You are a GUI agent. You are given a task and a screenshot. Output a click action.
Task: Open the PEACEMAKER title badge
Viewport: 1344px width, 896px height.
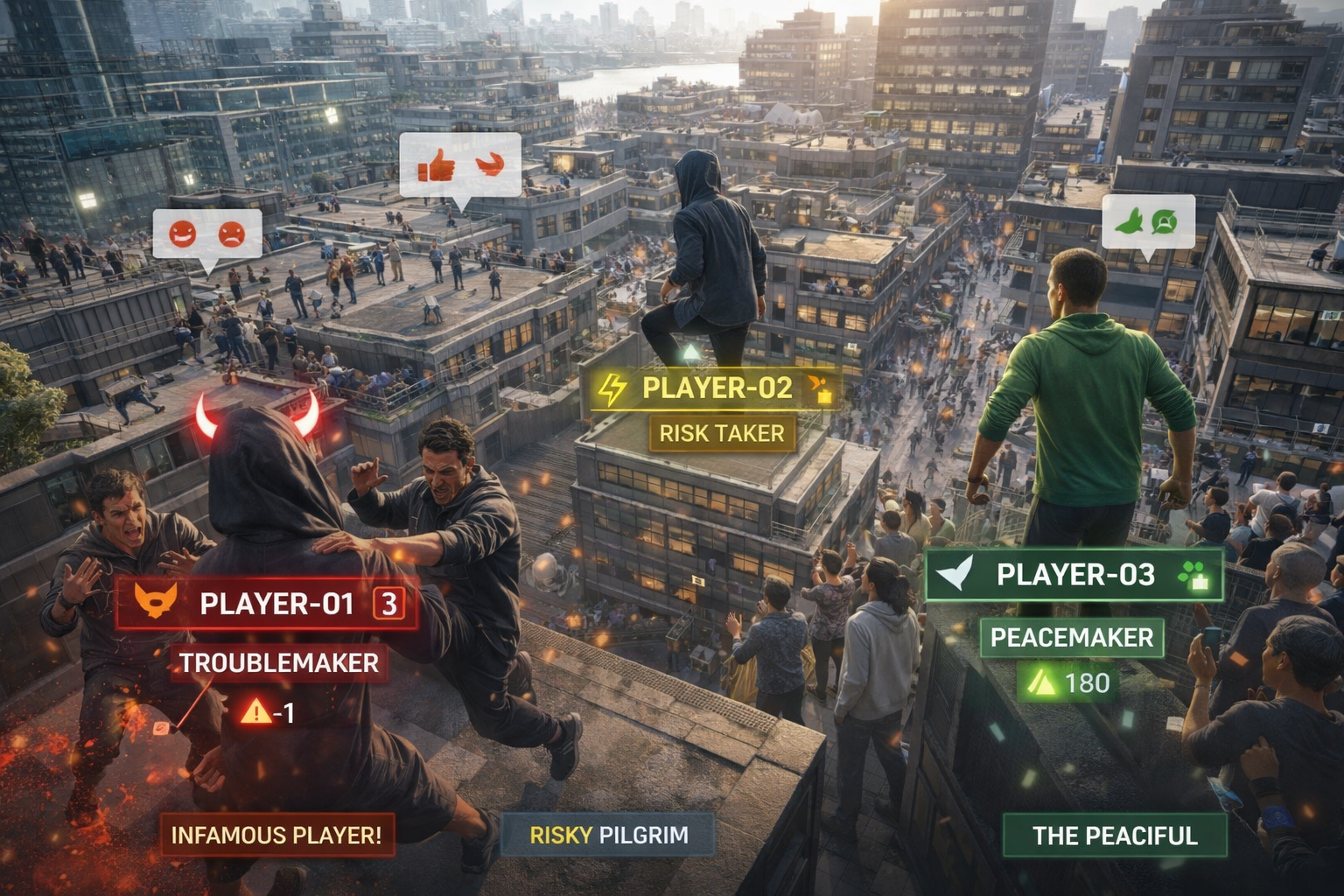(1072, 637)
